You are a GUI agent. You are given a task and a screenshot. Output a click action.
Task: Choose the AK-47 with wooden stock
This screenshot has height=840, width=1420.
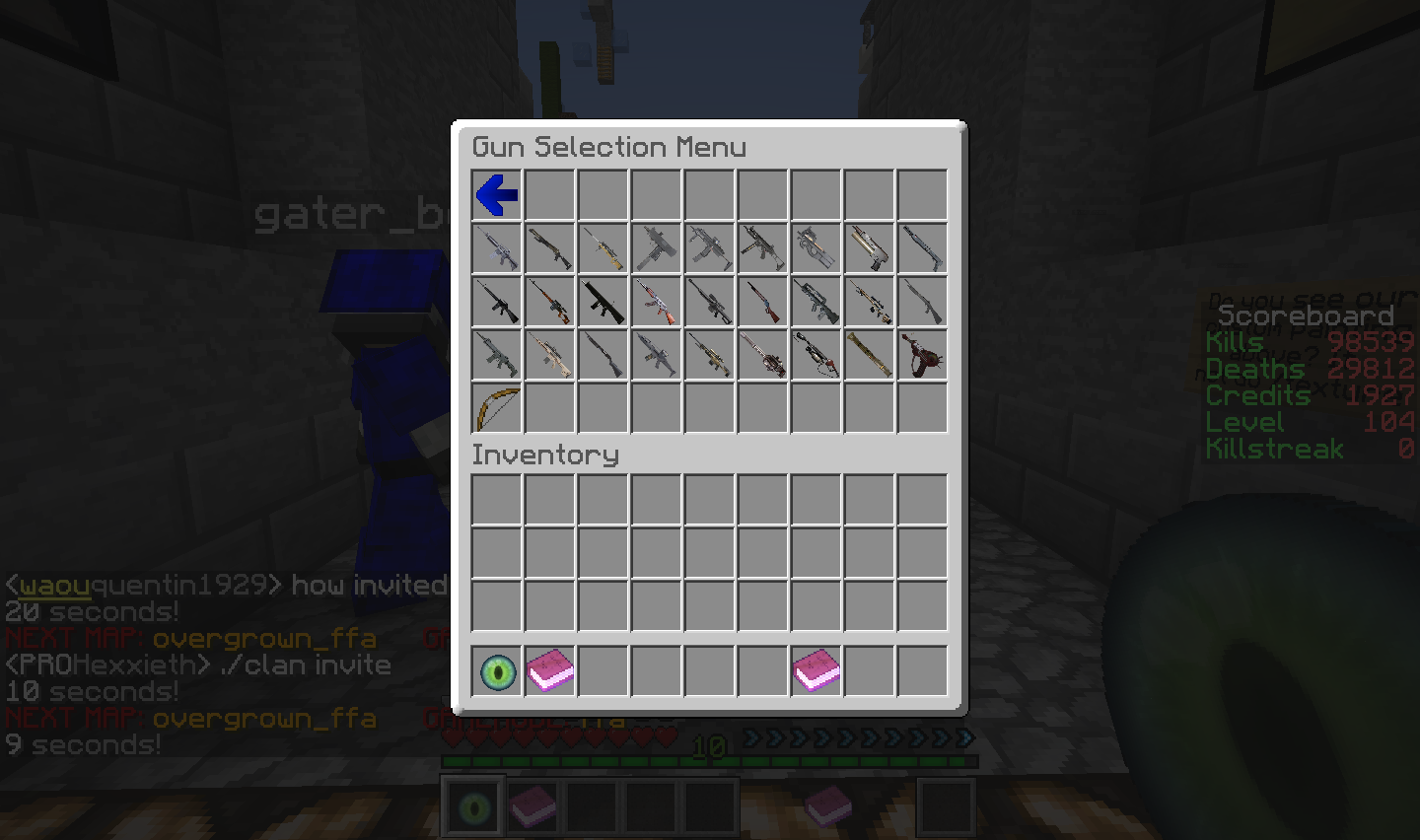tap(657, 302)
